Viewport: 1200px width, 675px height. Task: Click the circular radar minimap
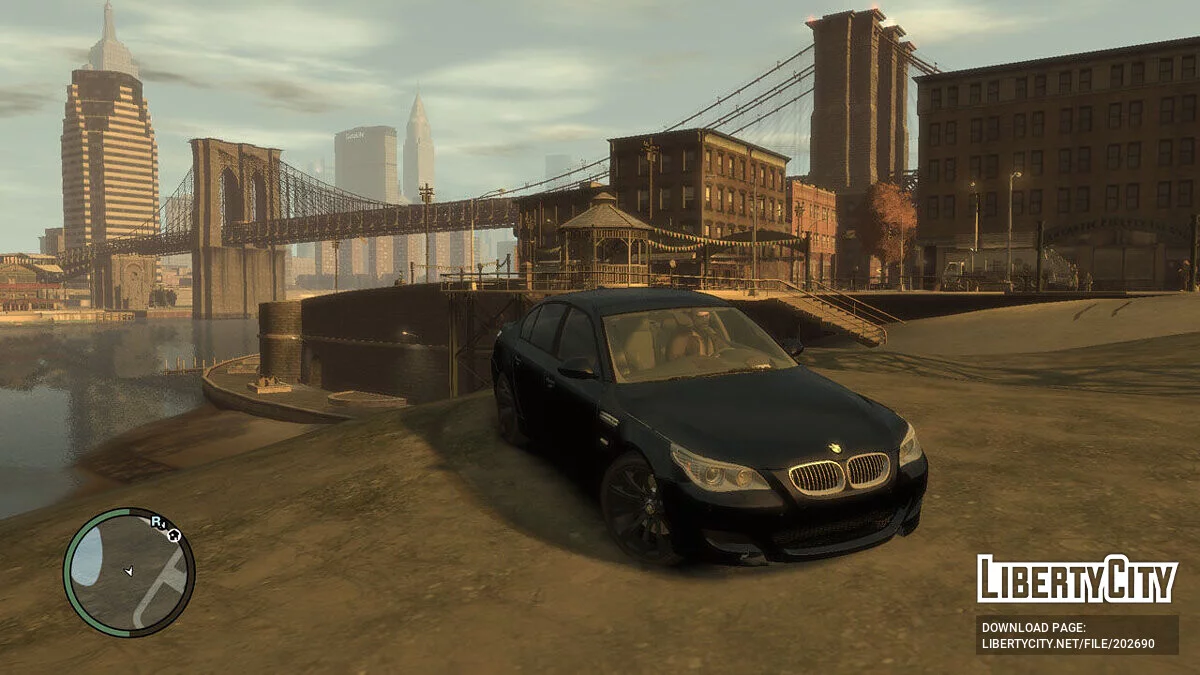pos(129,573)
